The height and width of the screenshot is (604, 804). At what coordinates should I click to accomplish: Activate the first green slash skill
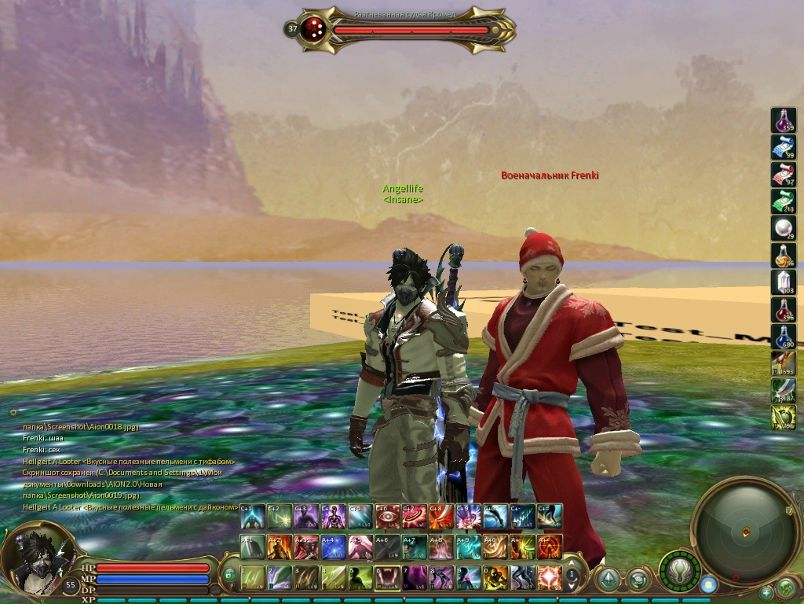(253, 578)
